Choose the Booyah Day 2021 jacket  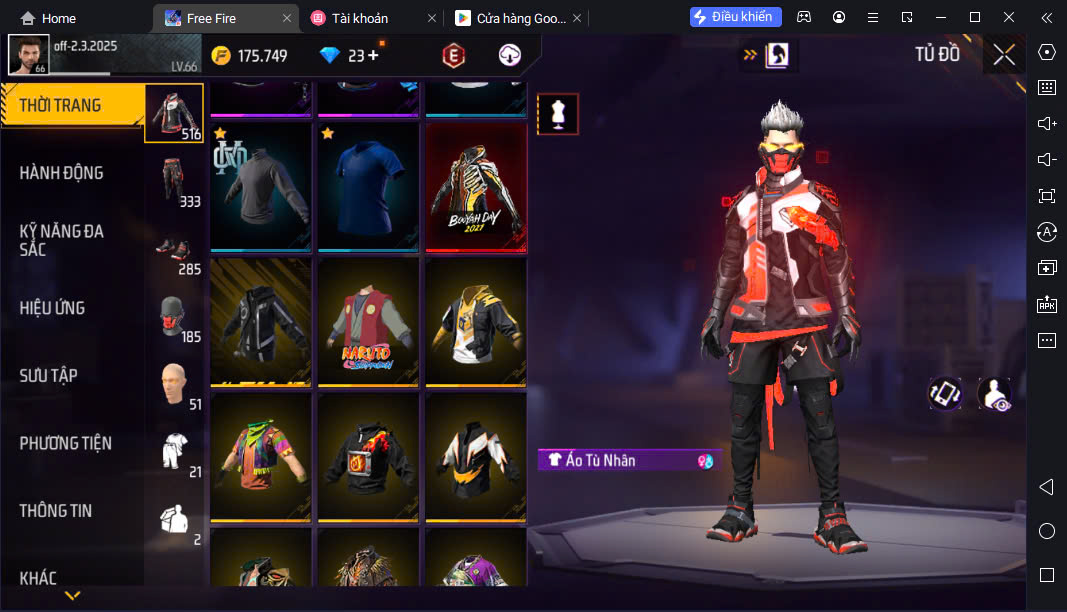[476, 186]
